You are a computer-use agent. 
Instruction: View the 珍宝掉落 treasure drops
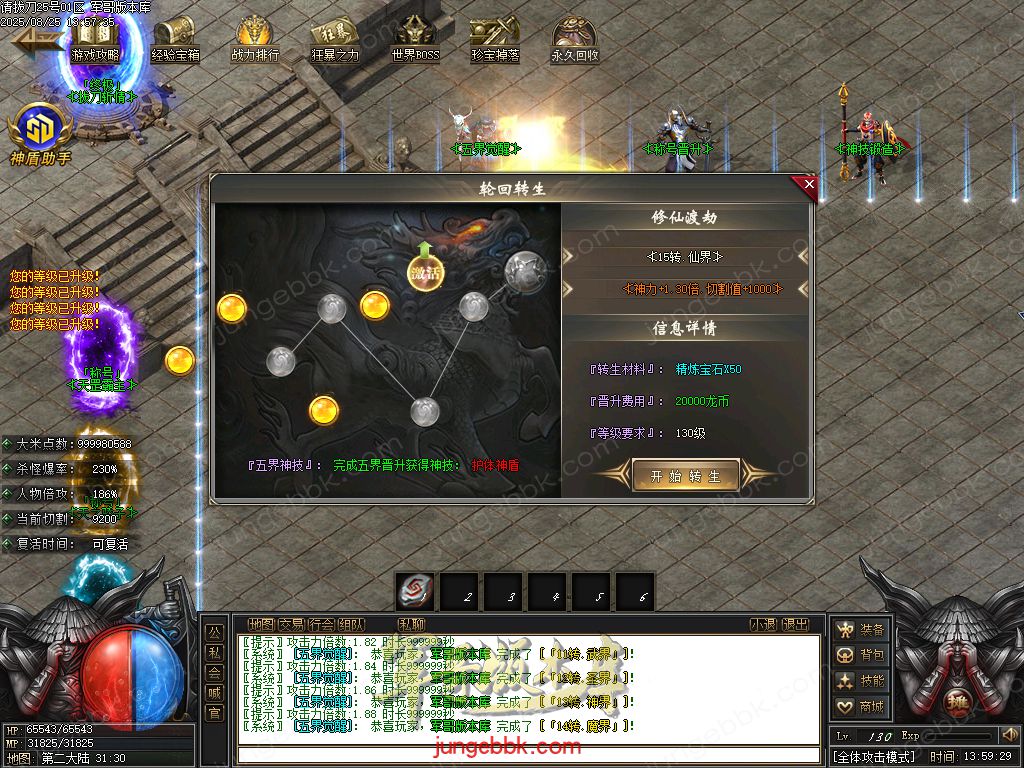pyautogui.click(x=495, y=40)
